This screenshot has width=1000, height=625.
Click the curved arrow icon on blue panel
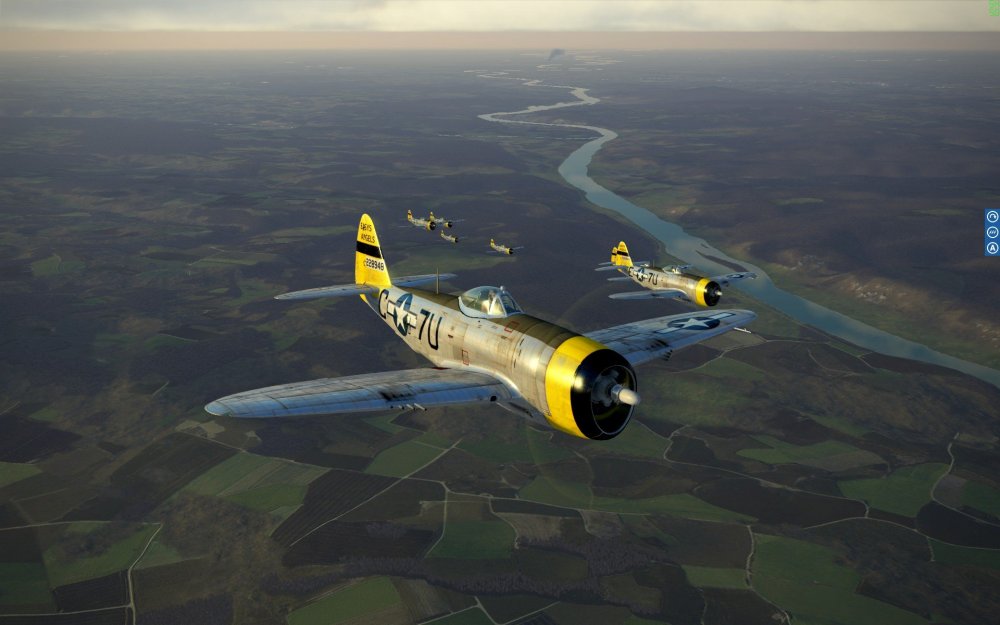pyautogui.click(x=992, y=217)
